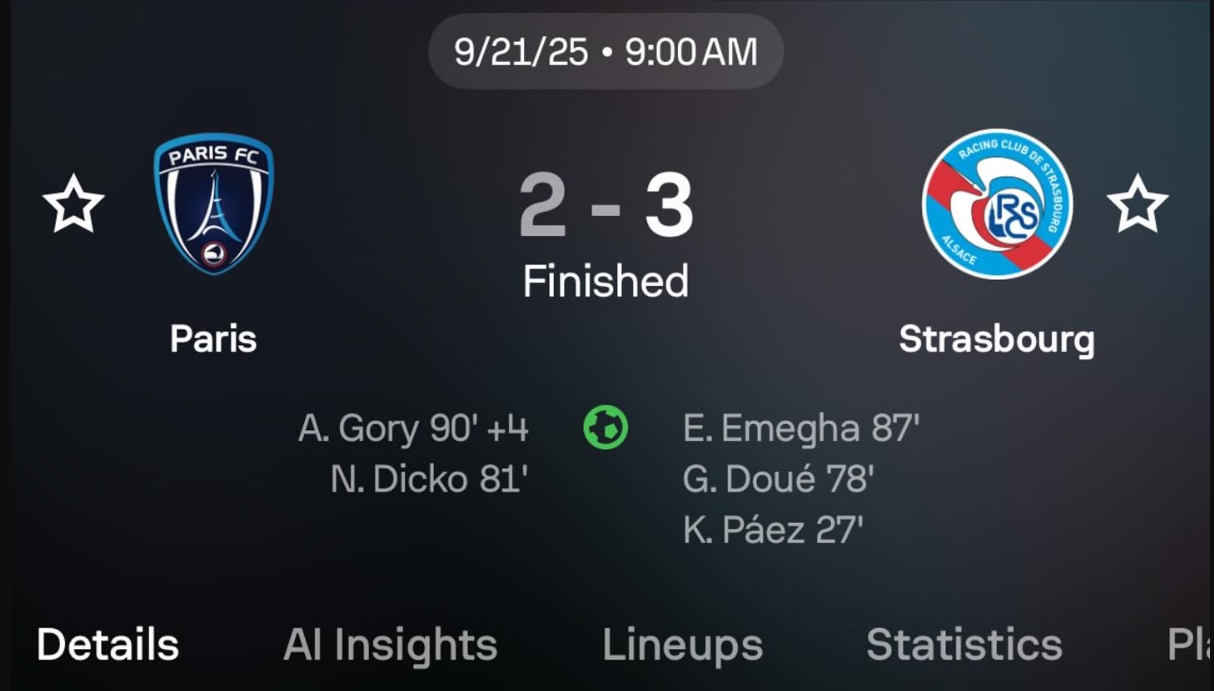Open the AI Insights tab

[390, 645]
